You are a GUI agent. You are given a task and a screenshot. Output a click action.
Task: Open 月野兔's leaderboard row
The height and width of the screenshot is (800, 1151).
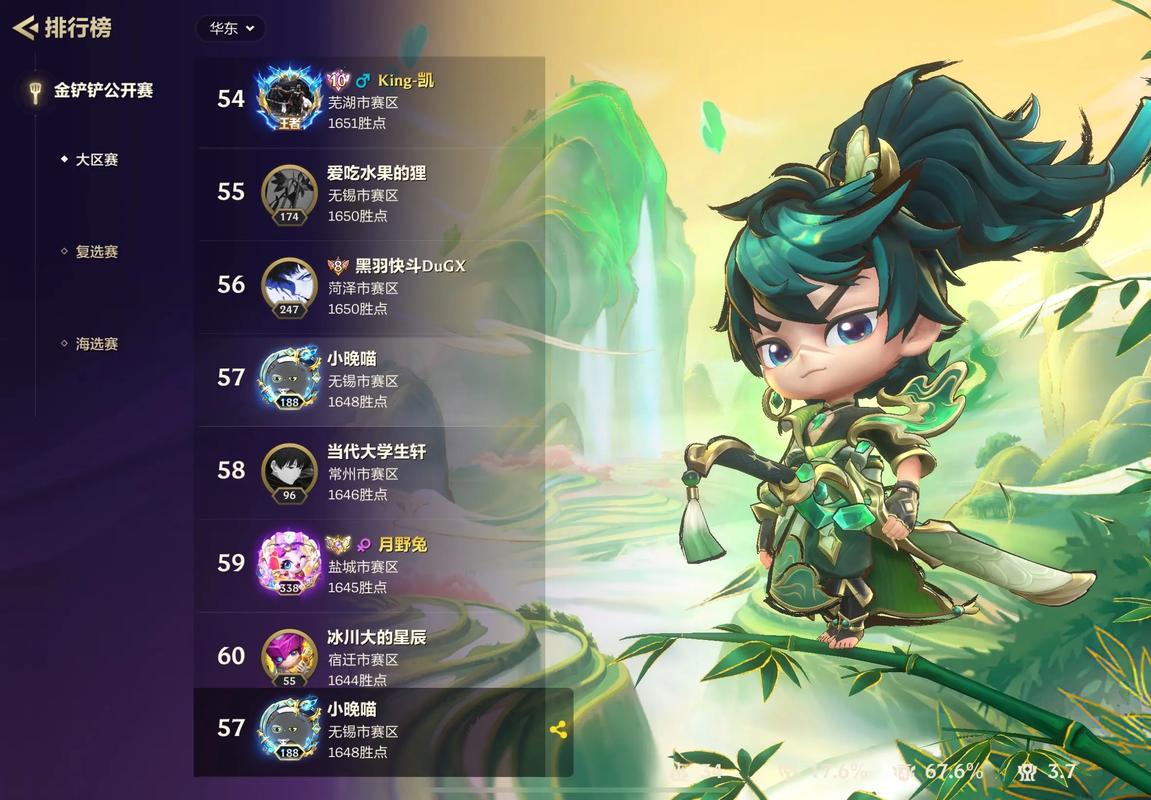pos(400,565)
